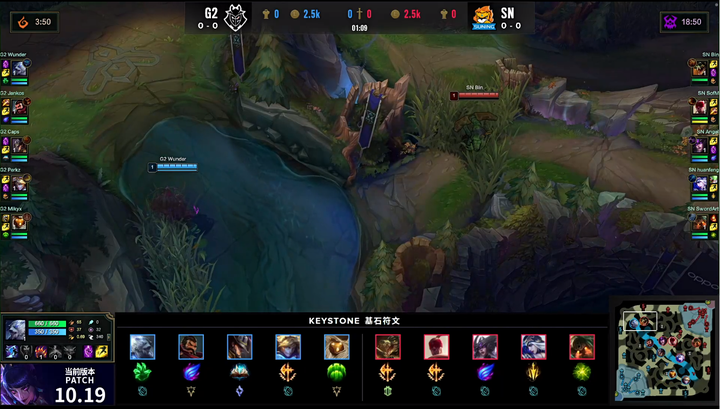
Task: Select SN Angel's champion portrait
Action: [x=701, y=145]
